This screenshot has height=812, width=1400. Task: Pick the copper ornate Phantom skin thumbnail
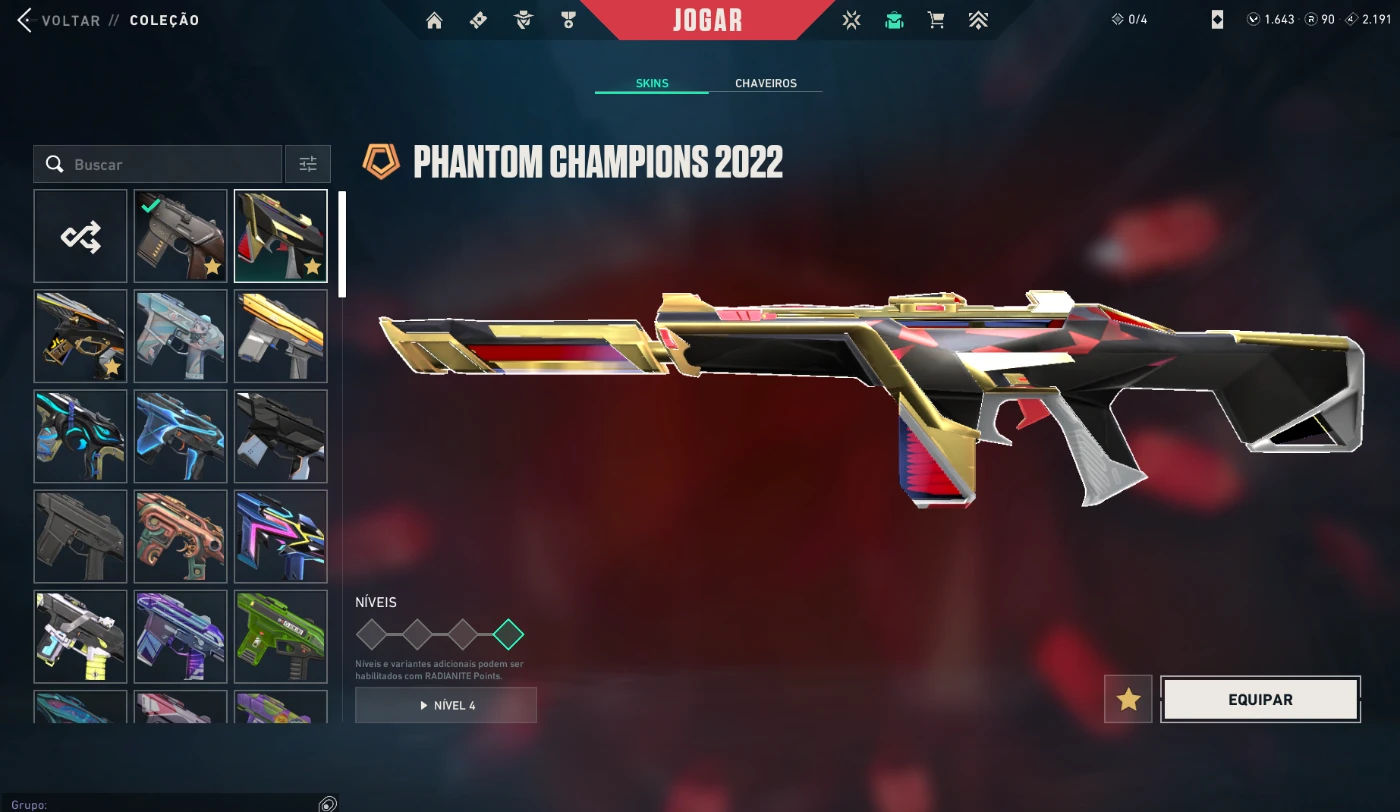[x=181, y=537]
